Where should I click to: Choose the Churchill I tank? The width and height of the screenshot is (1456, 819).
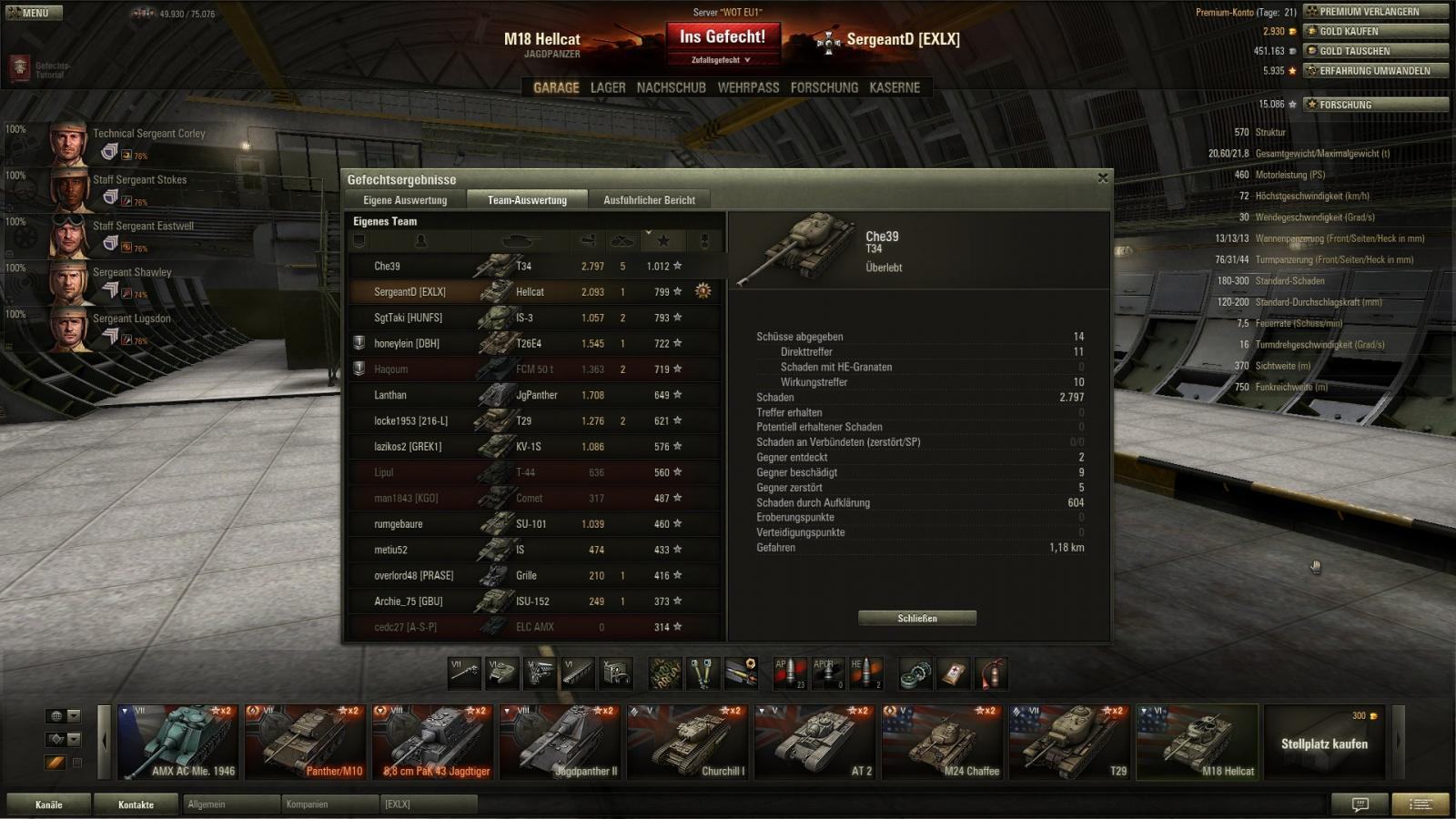687,743
